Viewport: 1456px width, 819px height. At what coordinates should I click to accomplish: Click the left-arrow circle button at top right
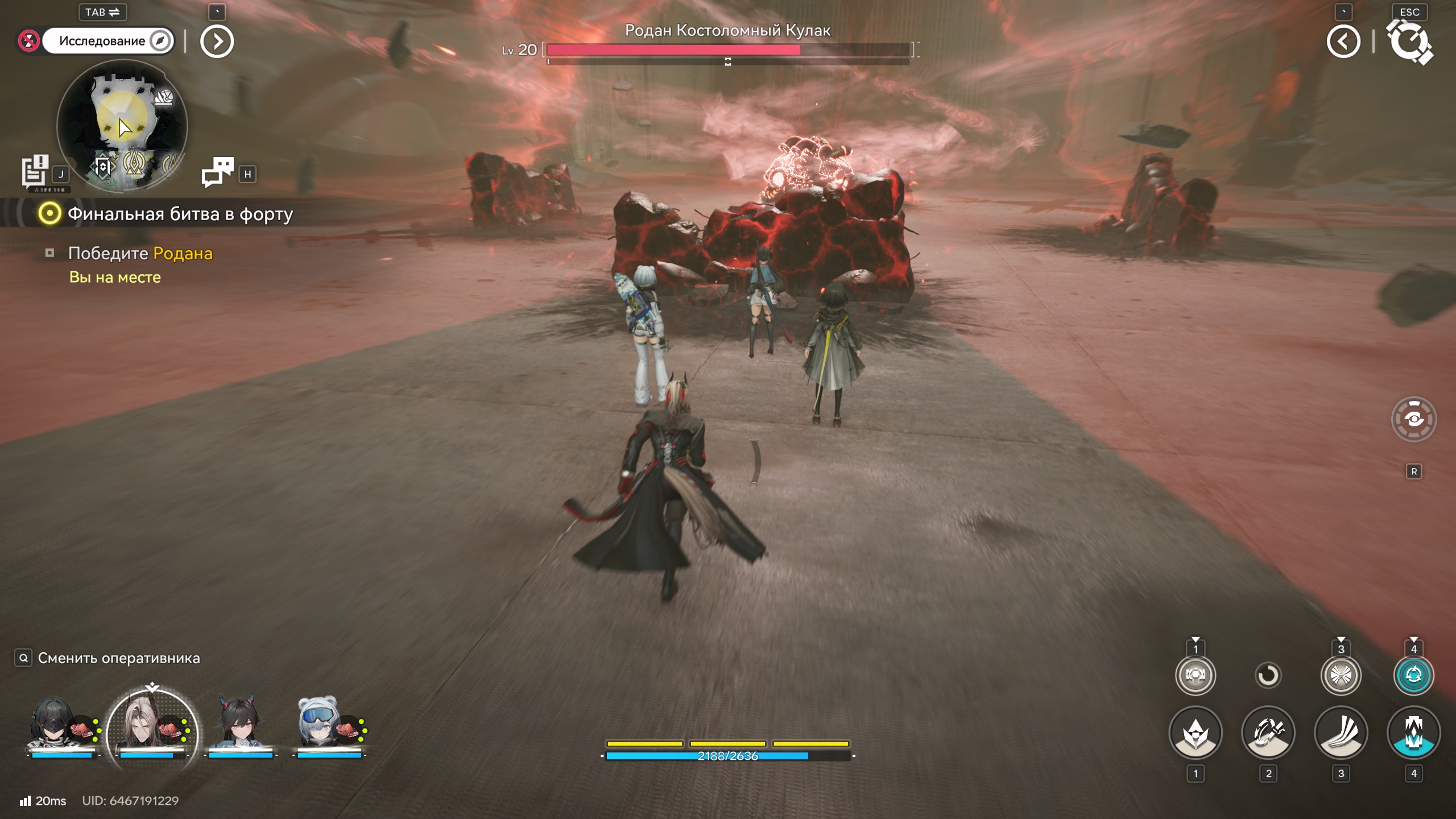[1343, 42]
